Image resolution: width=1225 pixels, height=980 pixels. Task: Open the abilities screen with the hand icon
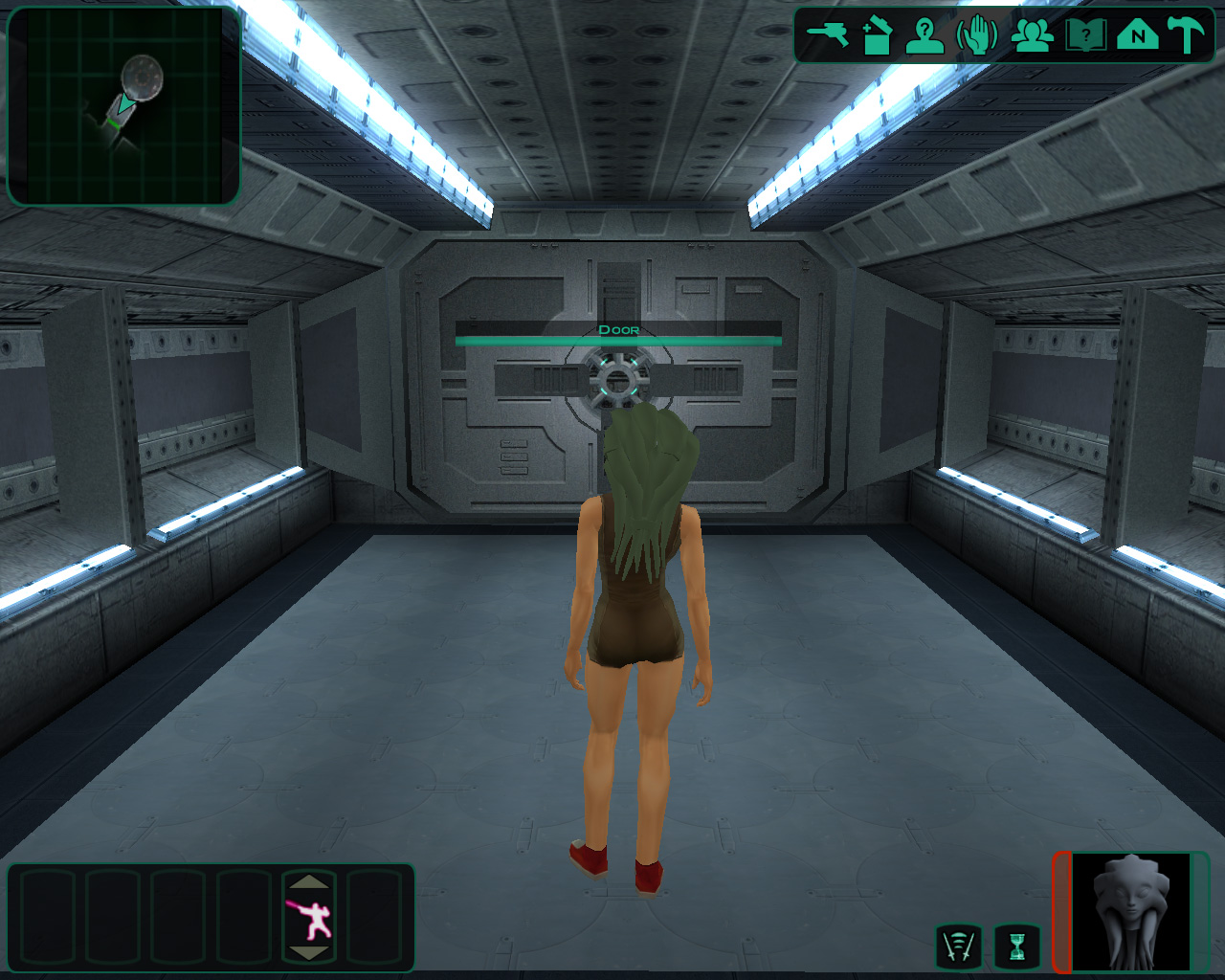click(977, 35)
